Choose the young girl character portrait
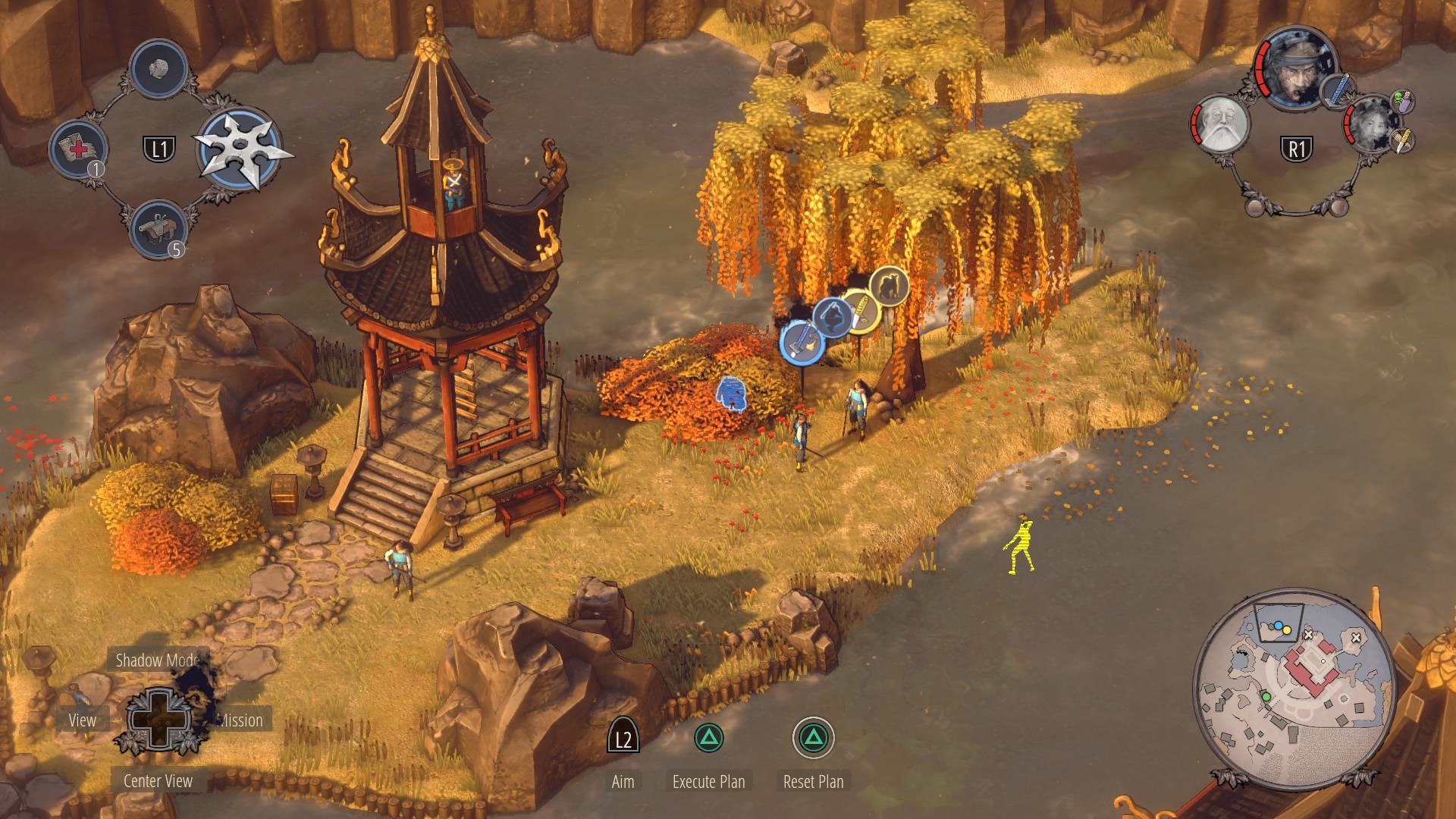The image size is (1456, 819). (1371, 125)
